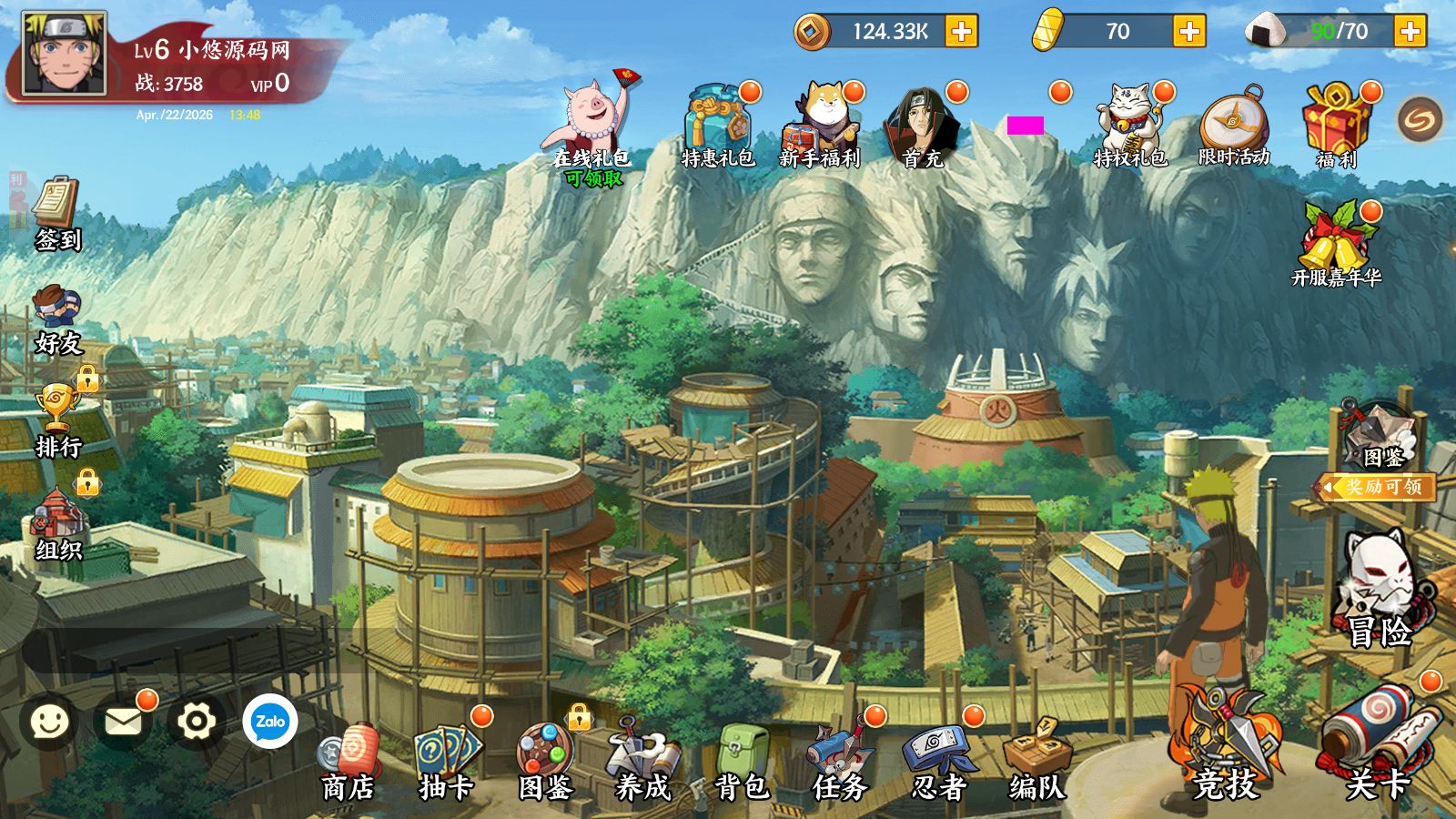This screenshot has height=819, width=1456.
Task: Open the 好友 friends list
Action: click(57, 318)
